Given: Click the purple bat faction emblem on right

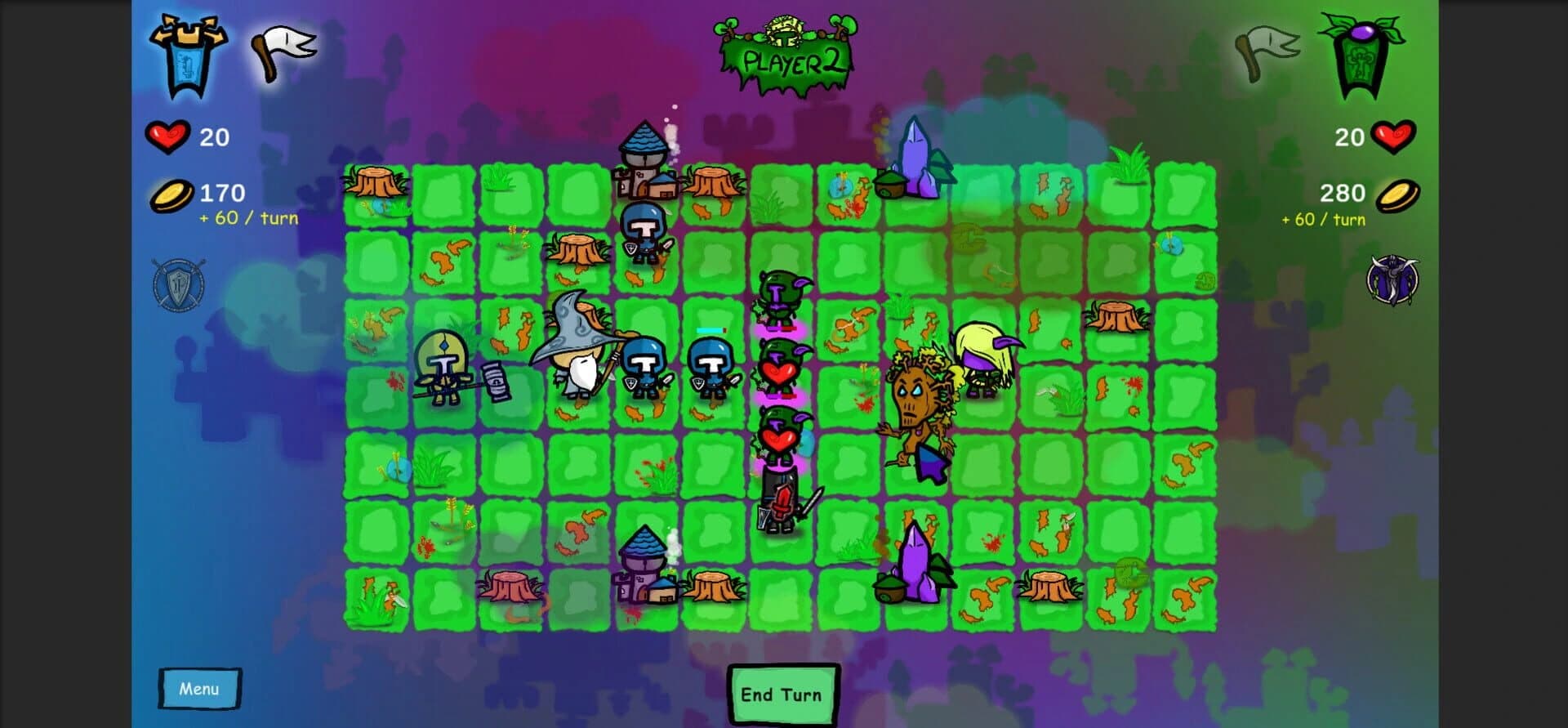Looking at the screenshot, I should (1391, 278).
